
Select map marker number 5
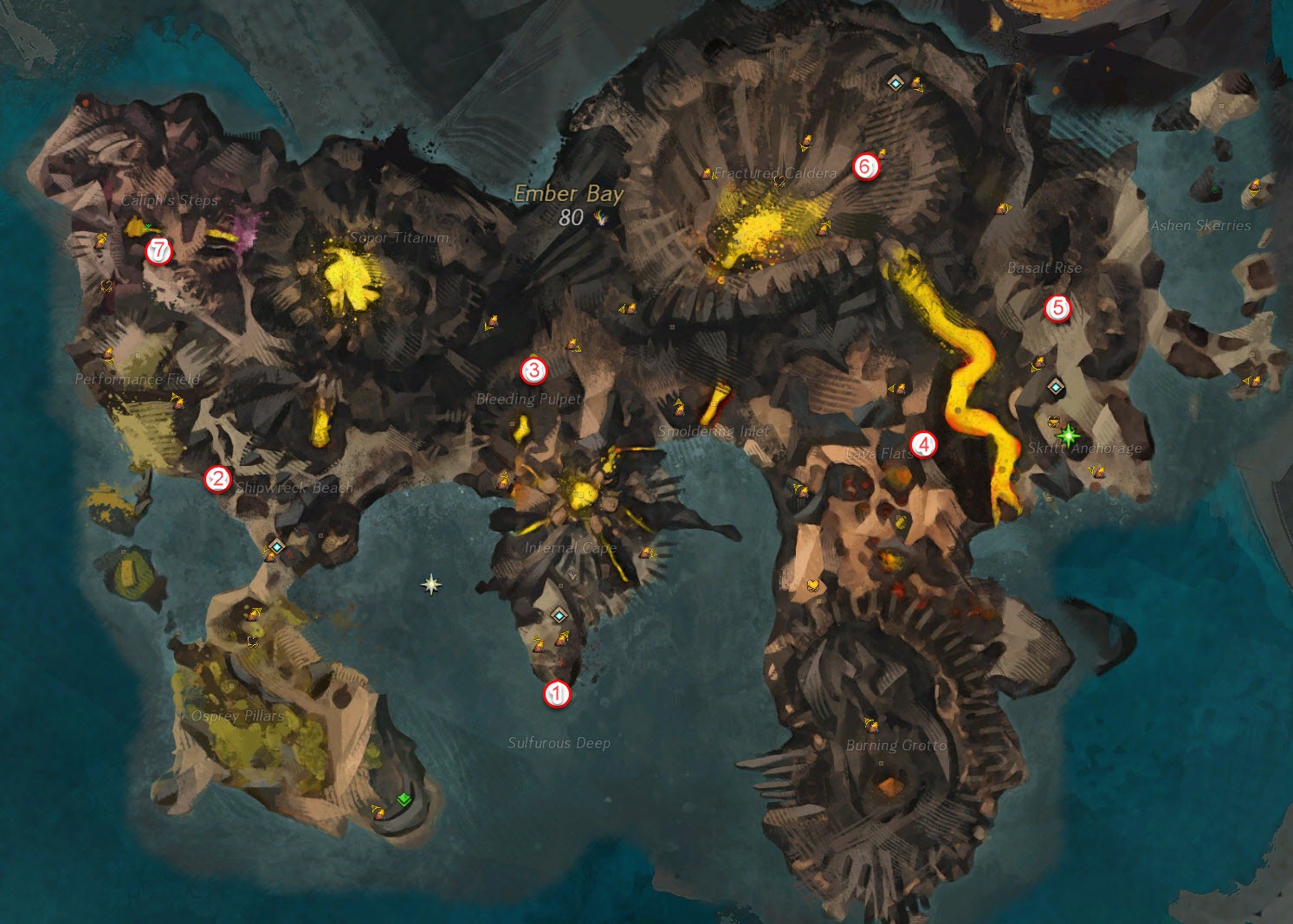(x=1057, y=307)
